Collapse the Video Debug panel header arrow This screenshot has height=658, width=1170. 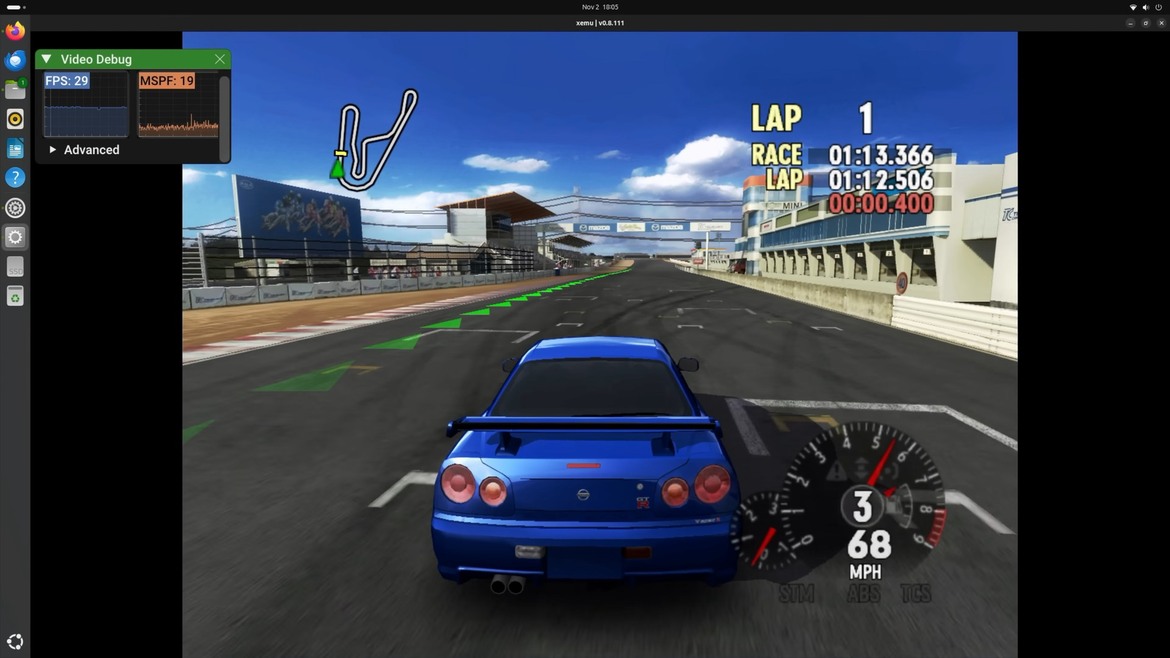(46, 59)
